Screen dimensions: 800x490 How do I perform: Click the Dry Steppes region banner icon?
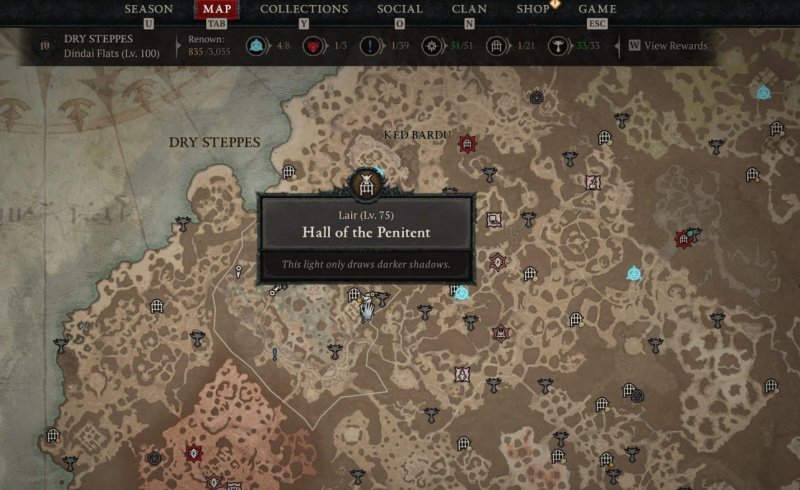46,46
